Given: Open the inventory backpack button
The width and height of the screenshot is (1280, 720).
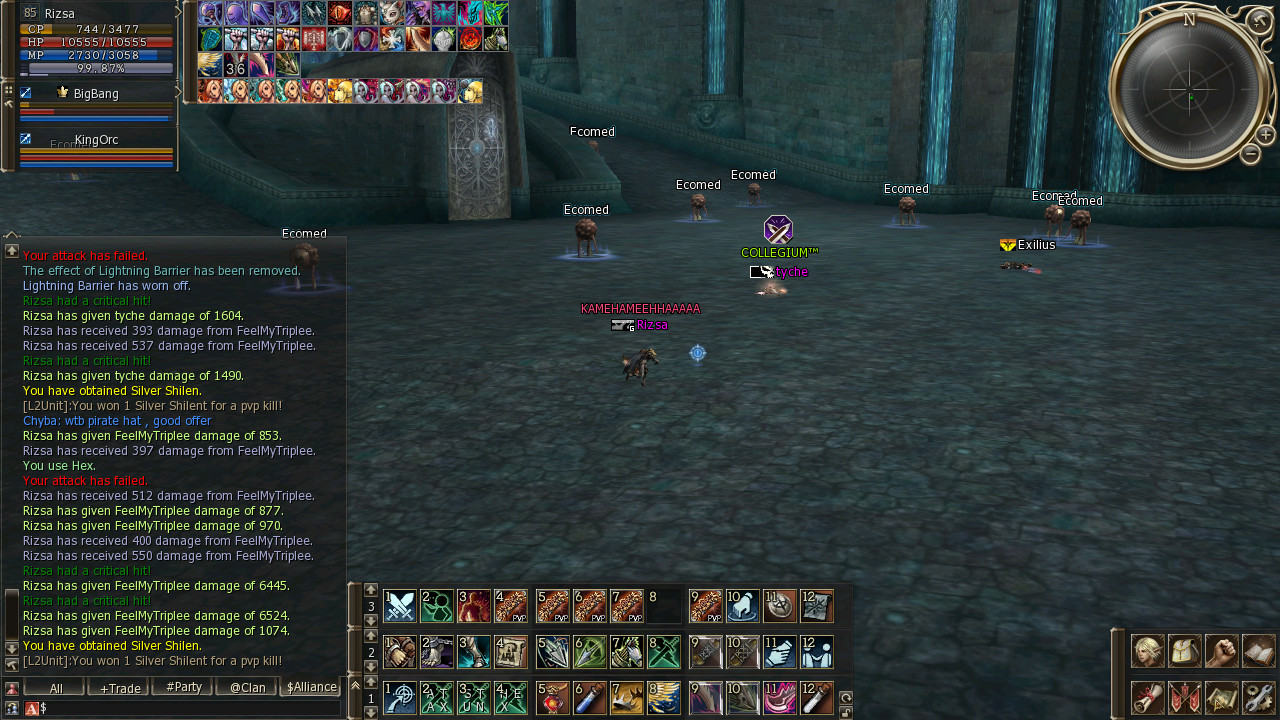Looking at the screenshot, I should [1185, 651].
